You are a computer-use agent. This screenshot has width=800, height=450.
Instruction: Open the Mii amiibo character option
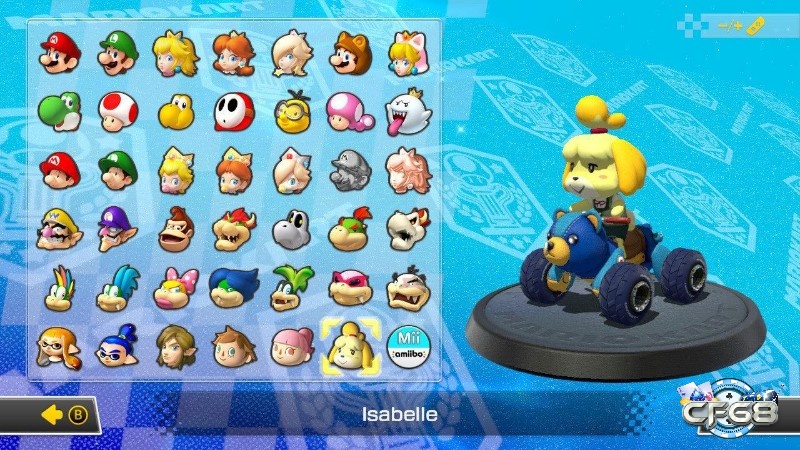point(406,346)
